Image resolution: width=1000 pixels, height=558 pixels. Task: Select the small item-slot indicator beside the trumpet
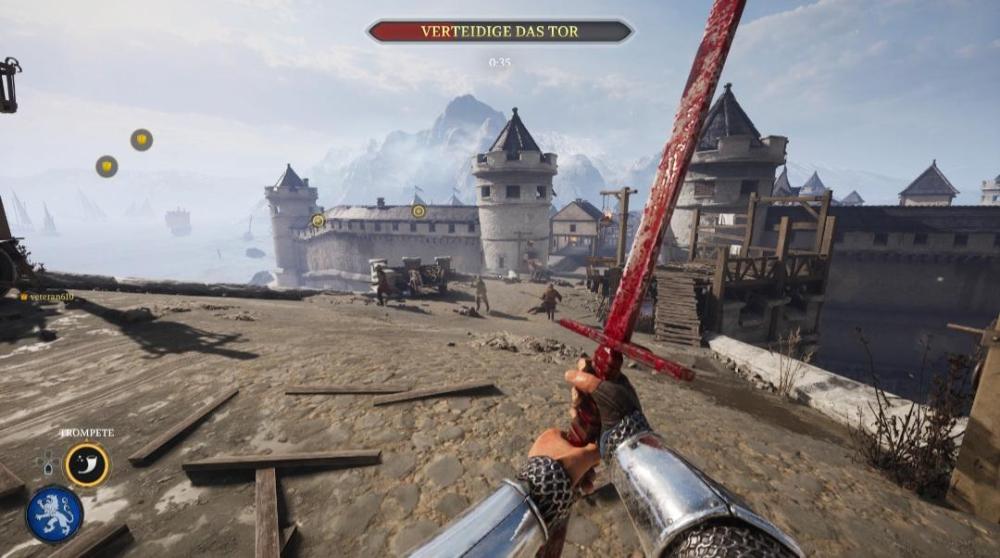[x=45, y=464]
